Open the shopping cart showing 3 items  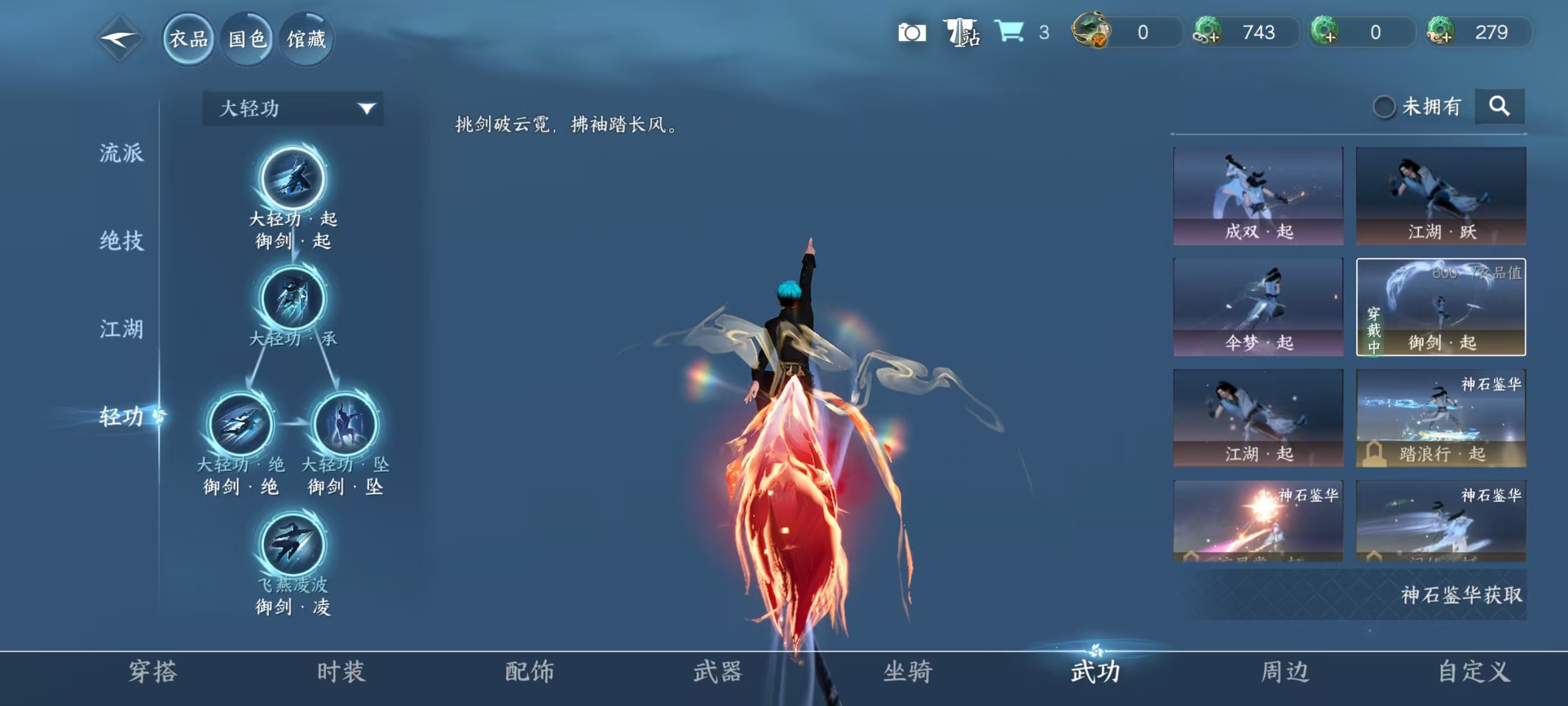click(x=1010, y=34)
